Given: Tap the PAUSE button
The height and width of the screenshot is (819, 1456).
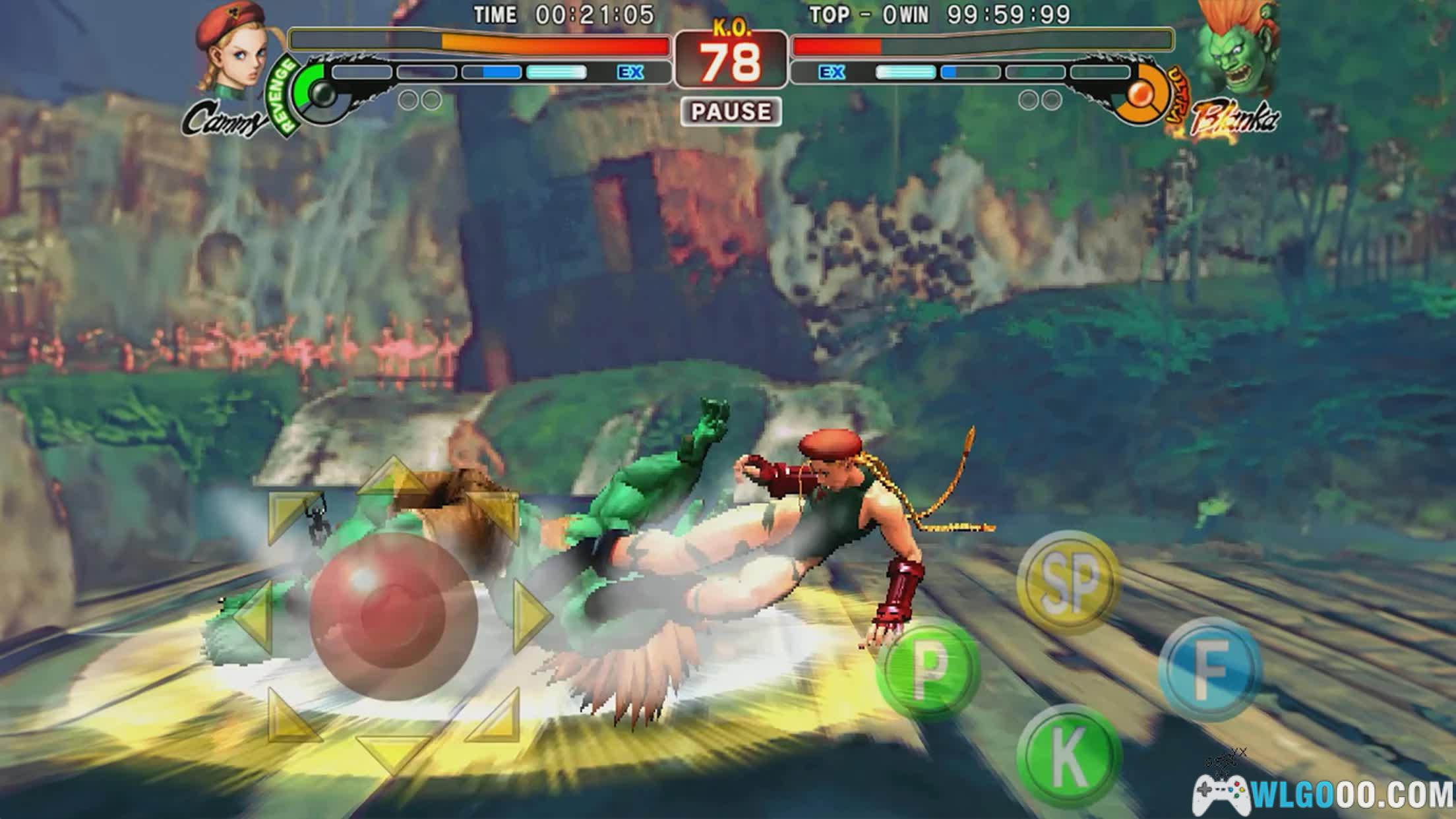Looking at the screenshot, I should click(x=731, y=111).
